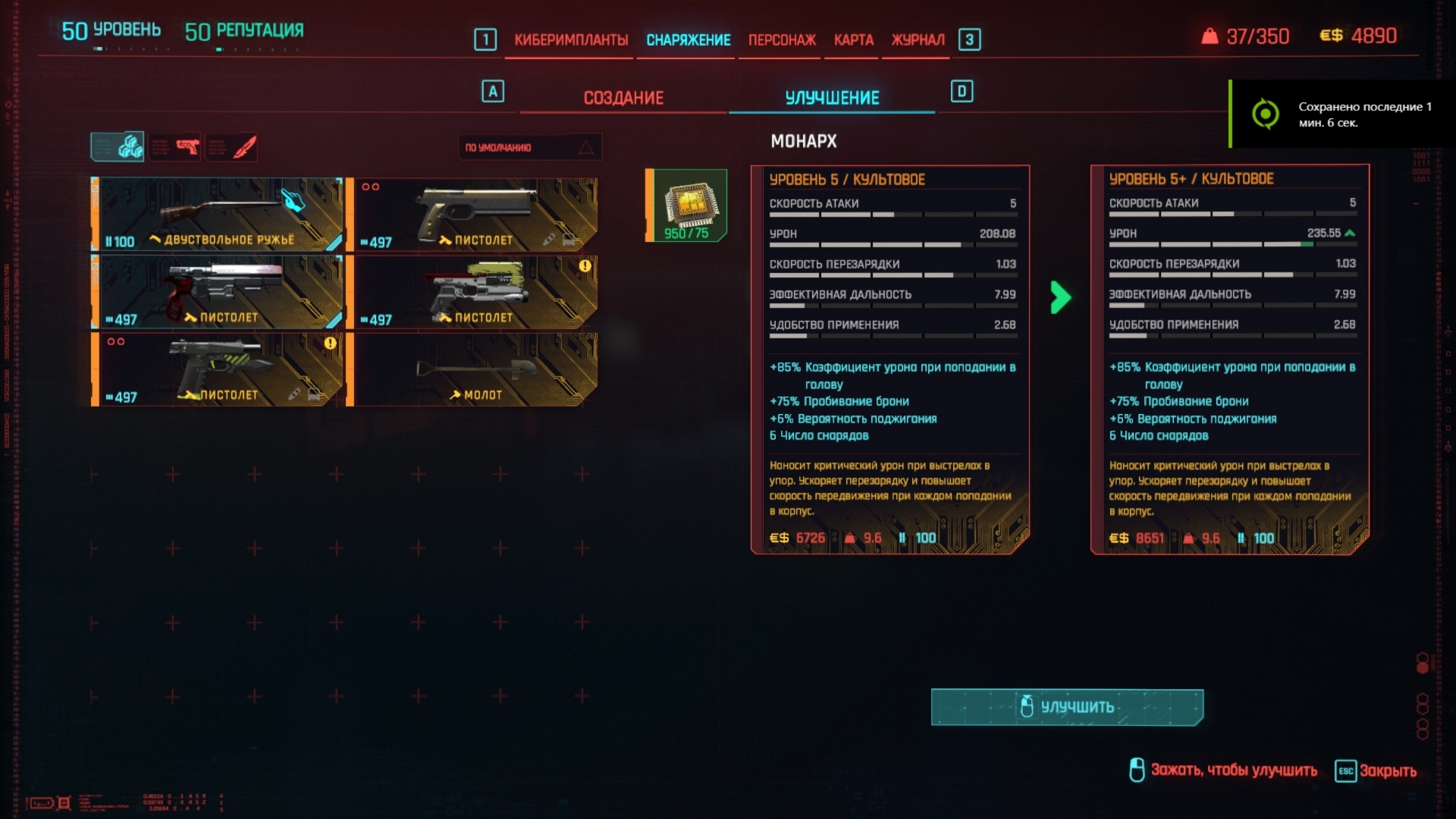Select the chrome pistol with red grip
The width and height of the screenshot is (1456, 819).
coord(218,292)
